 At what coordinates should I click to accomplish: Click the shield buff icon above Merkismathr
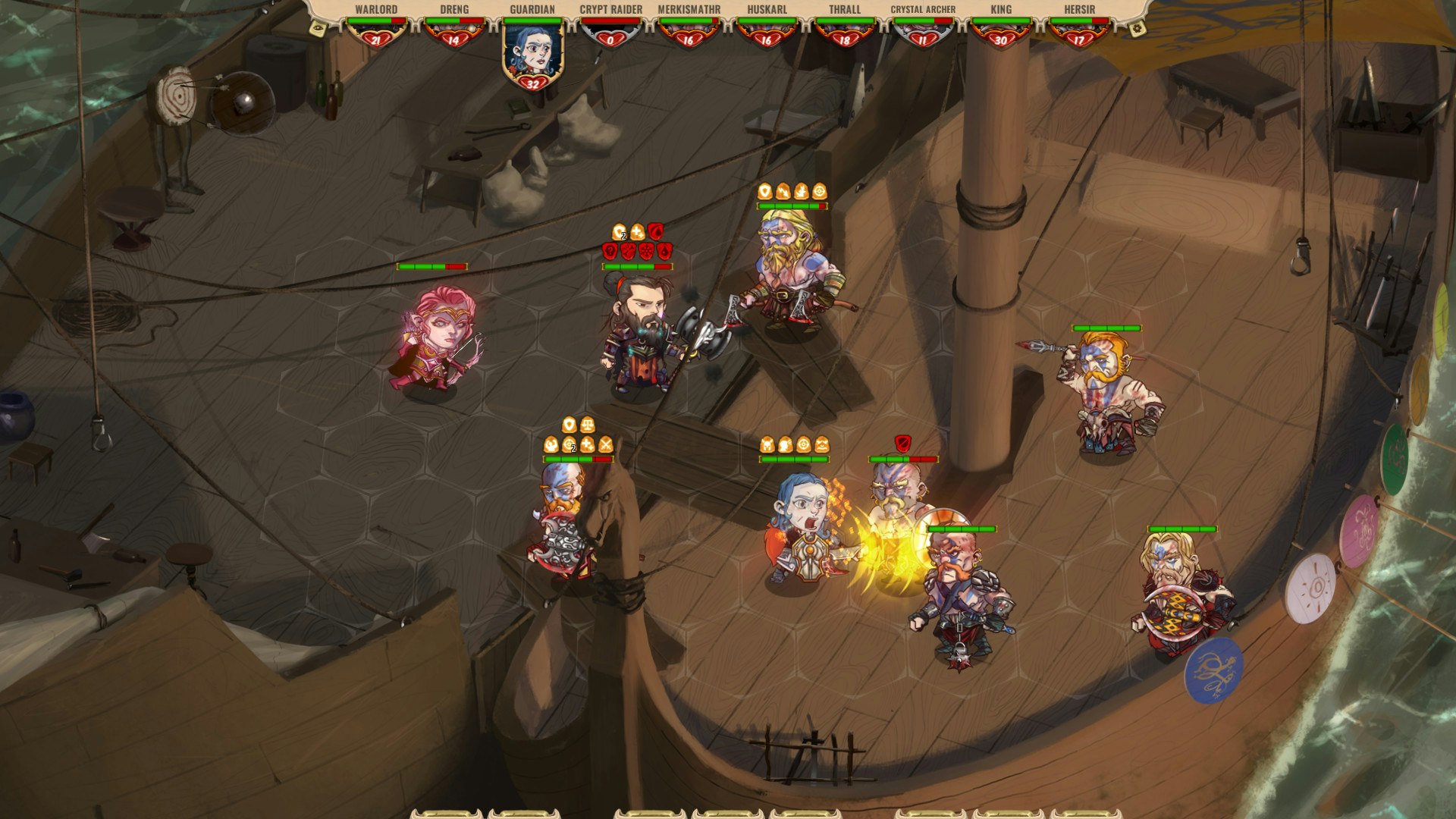point(764,192)
